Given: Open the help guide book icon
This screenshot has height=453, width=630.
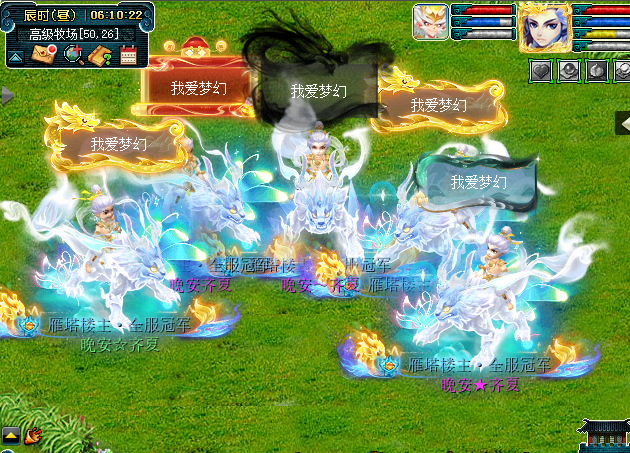Looking at the screenshot, I should (x=99, y=55).
